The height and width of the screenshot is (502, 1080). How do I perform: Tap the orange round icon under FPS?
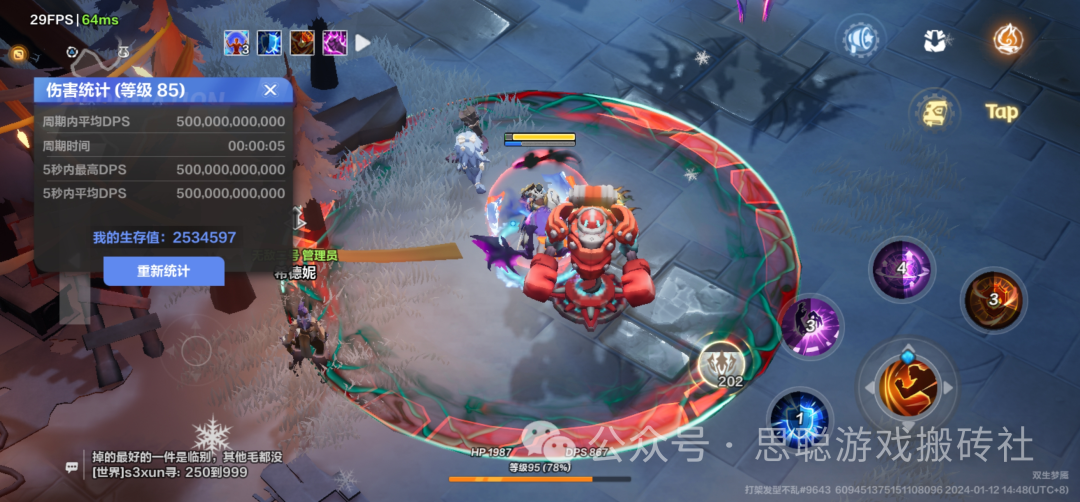click(19, 53)
